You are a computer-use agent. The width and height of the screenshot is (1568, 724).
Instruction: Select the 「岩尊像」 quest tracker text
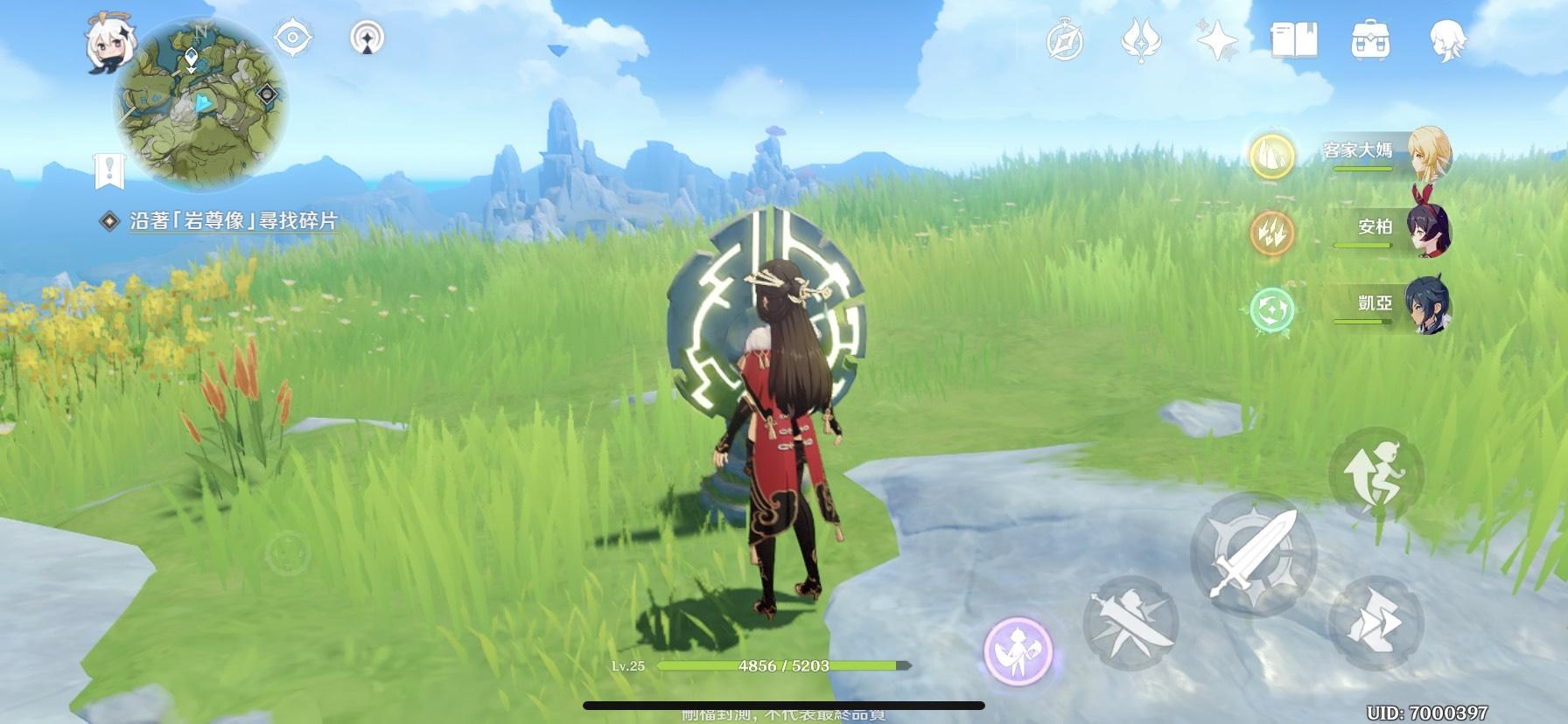(232, 221)
